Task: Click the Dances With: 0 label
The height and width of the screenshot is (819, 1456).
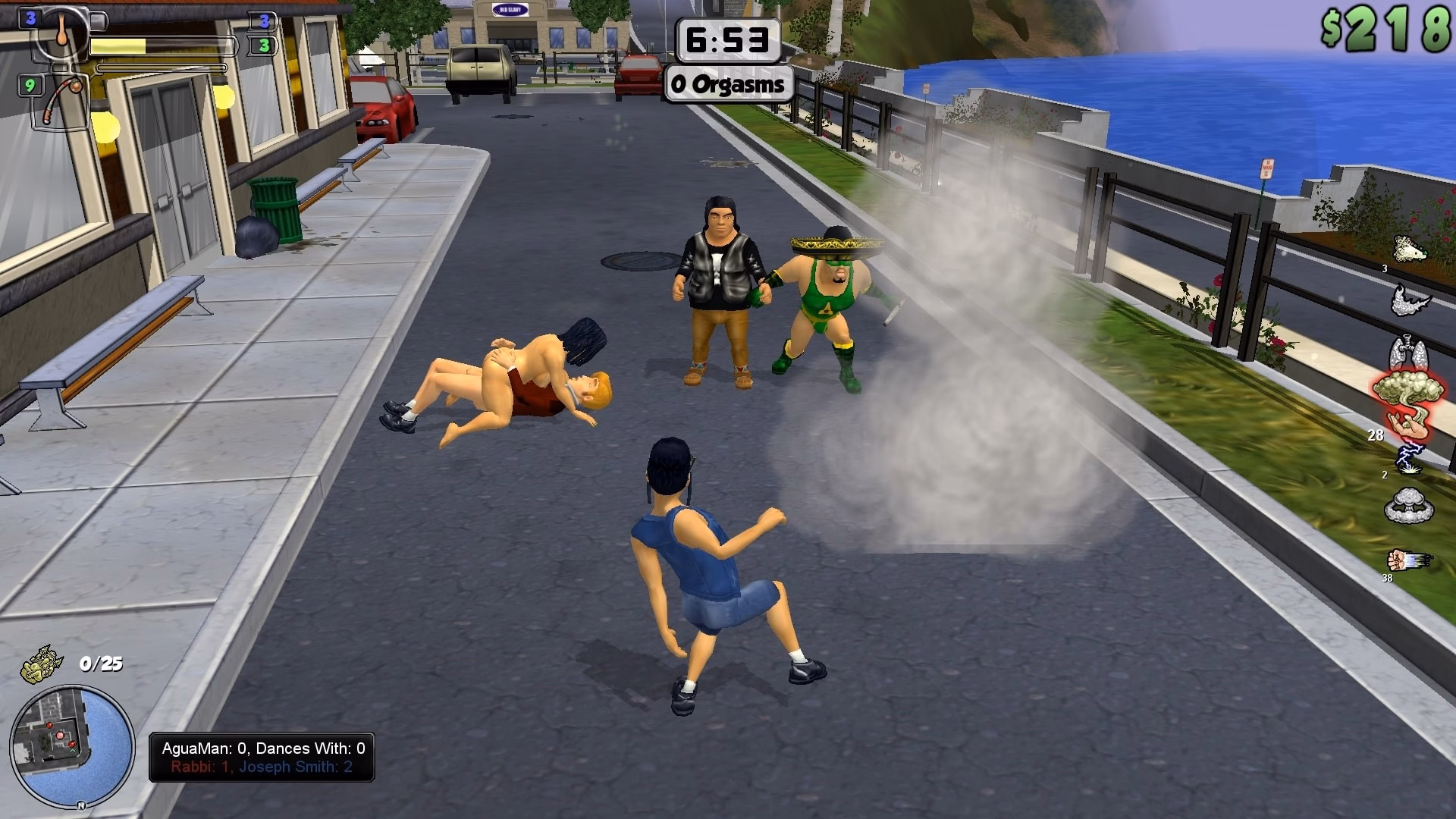Action: pos(309,748)
